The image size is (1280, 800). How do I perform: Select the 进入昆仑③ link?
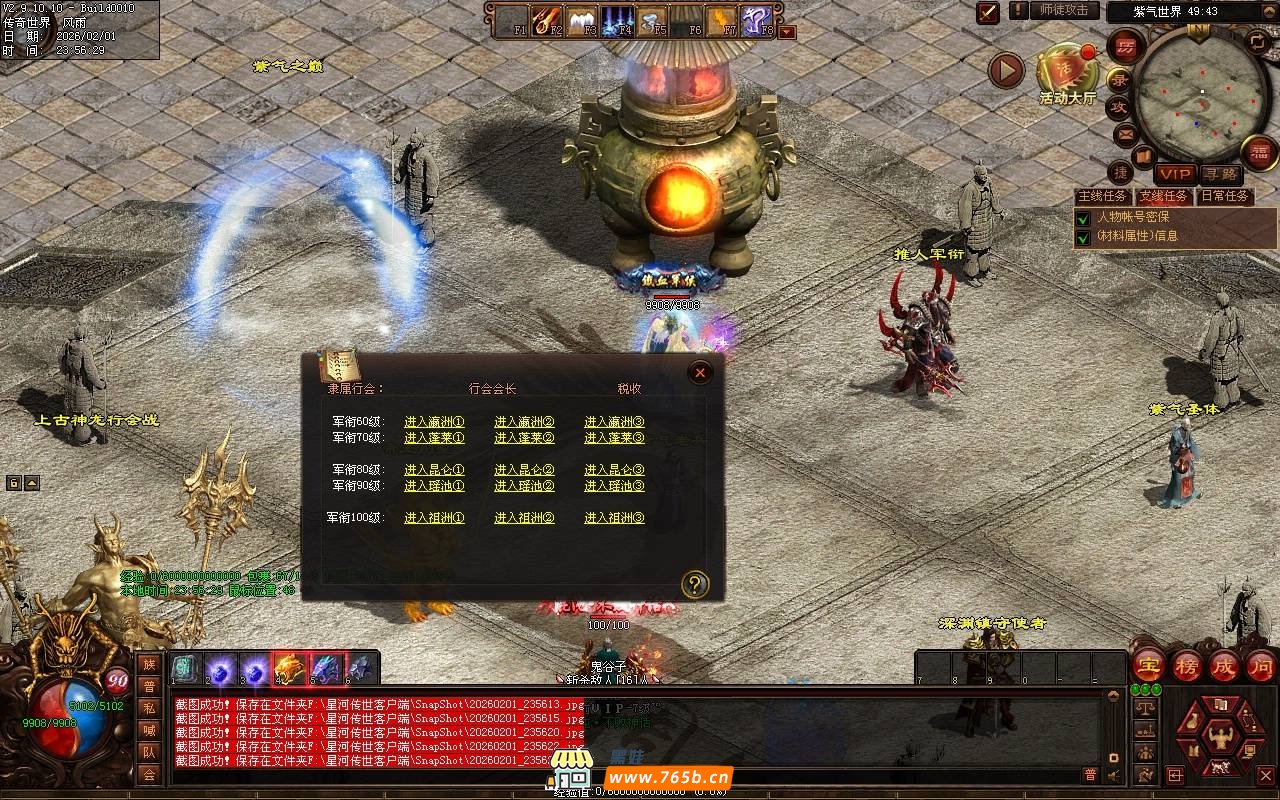(614, 470)
